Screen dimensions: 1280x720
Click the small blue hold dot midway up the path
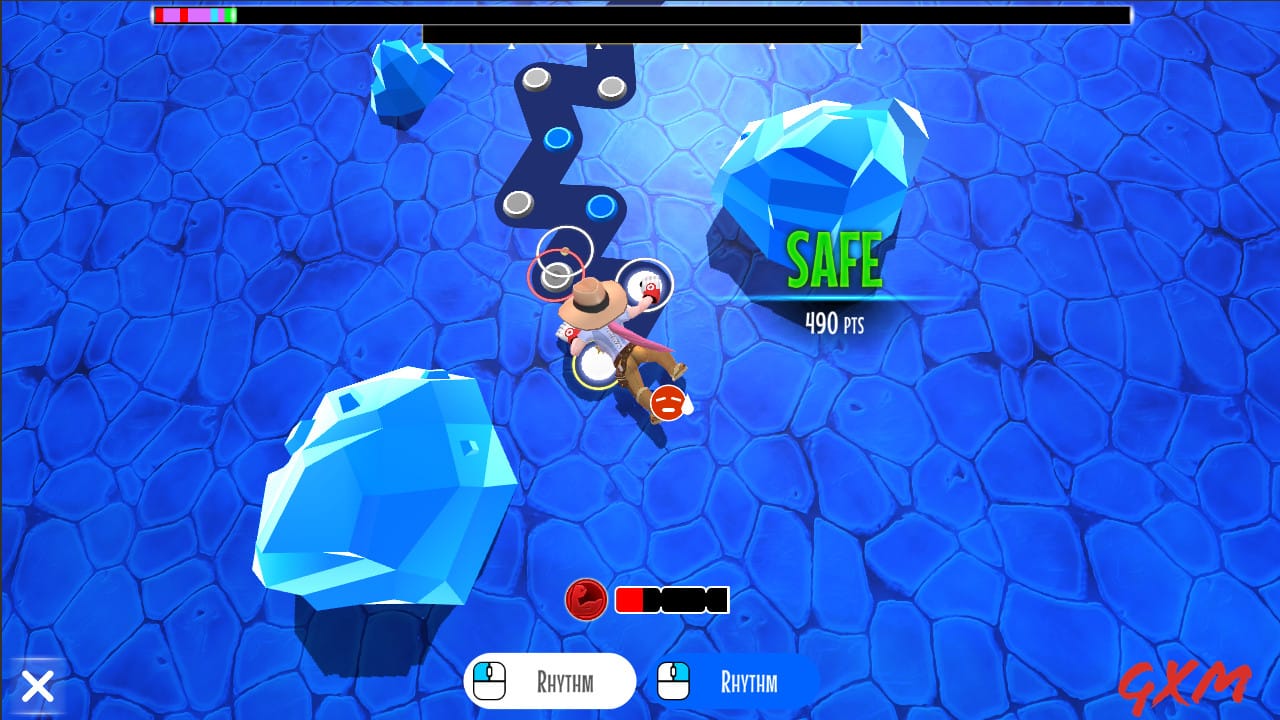(558, 139)
